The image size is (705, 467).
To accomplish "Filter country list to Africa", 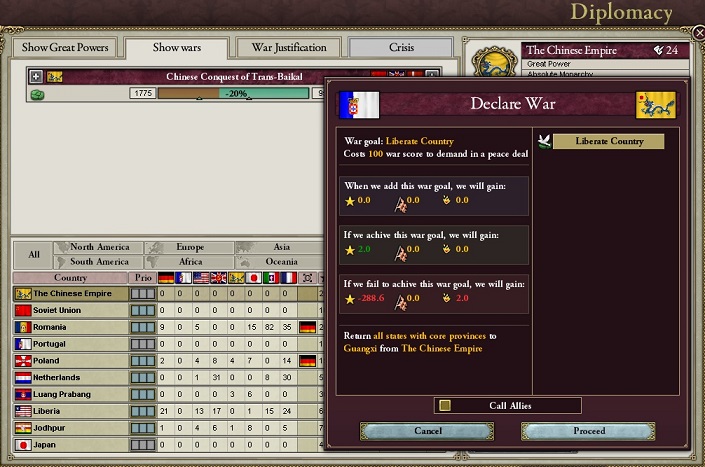I will click(190, 262).
